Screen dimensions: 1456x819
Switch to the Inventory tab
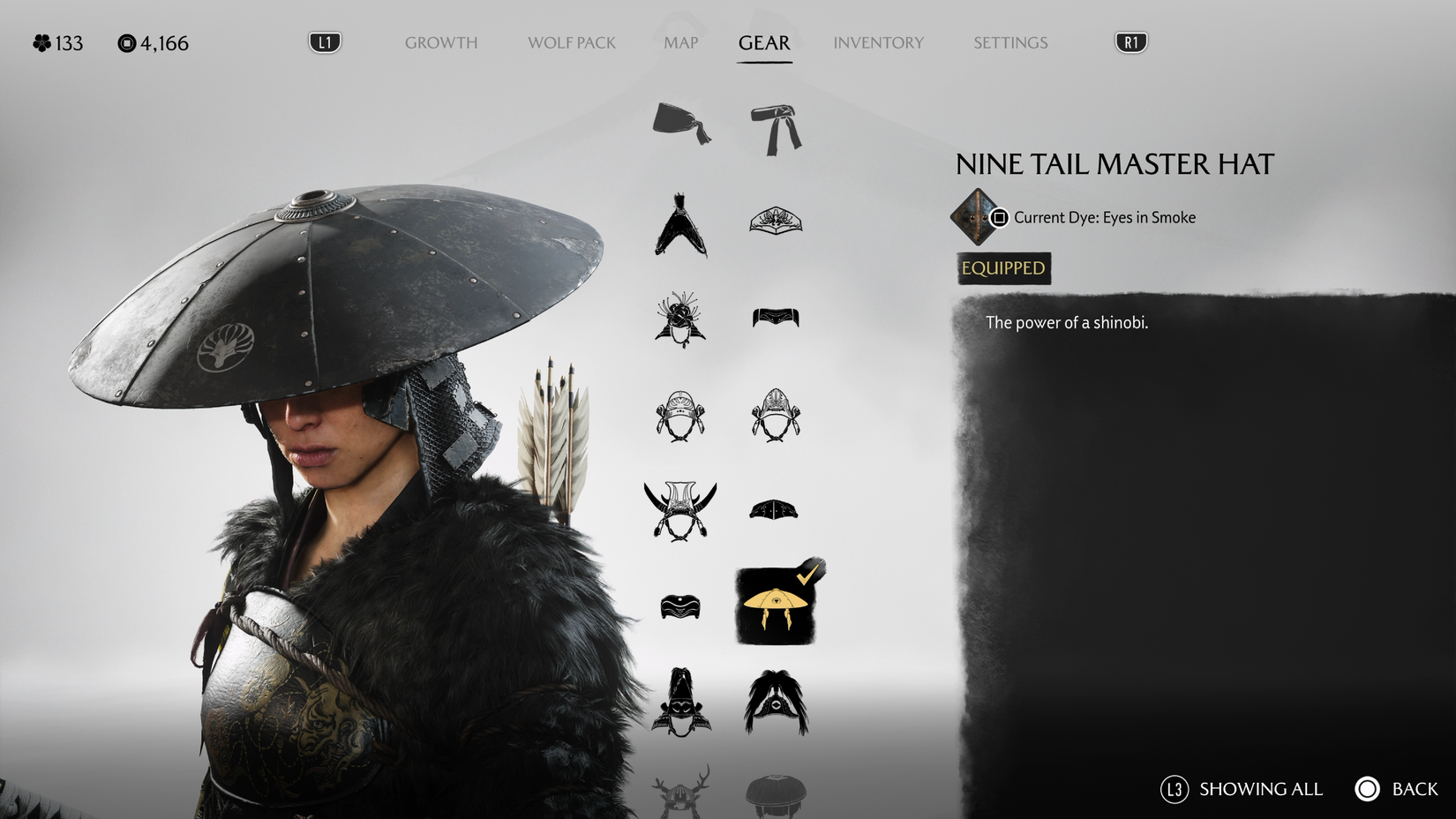click(878, 41)
